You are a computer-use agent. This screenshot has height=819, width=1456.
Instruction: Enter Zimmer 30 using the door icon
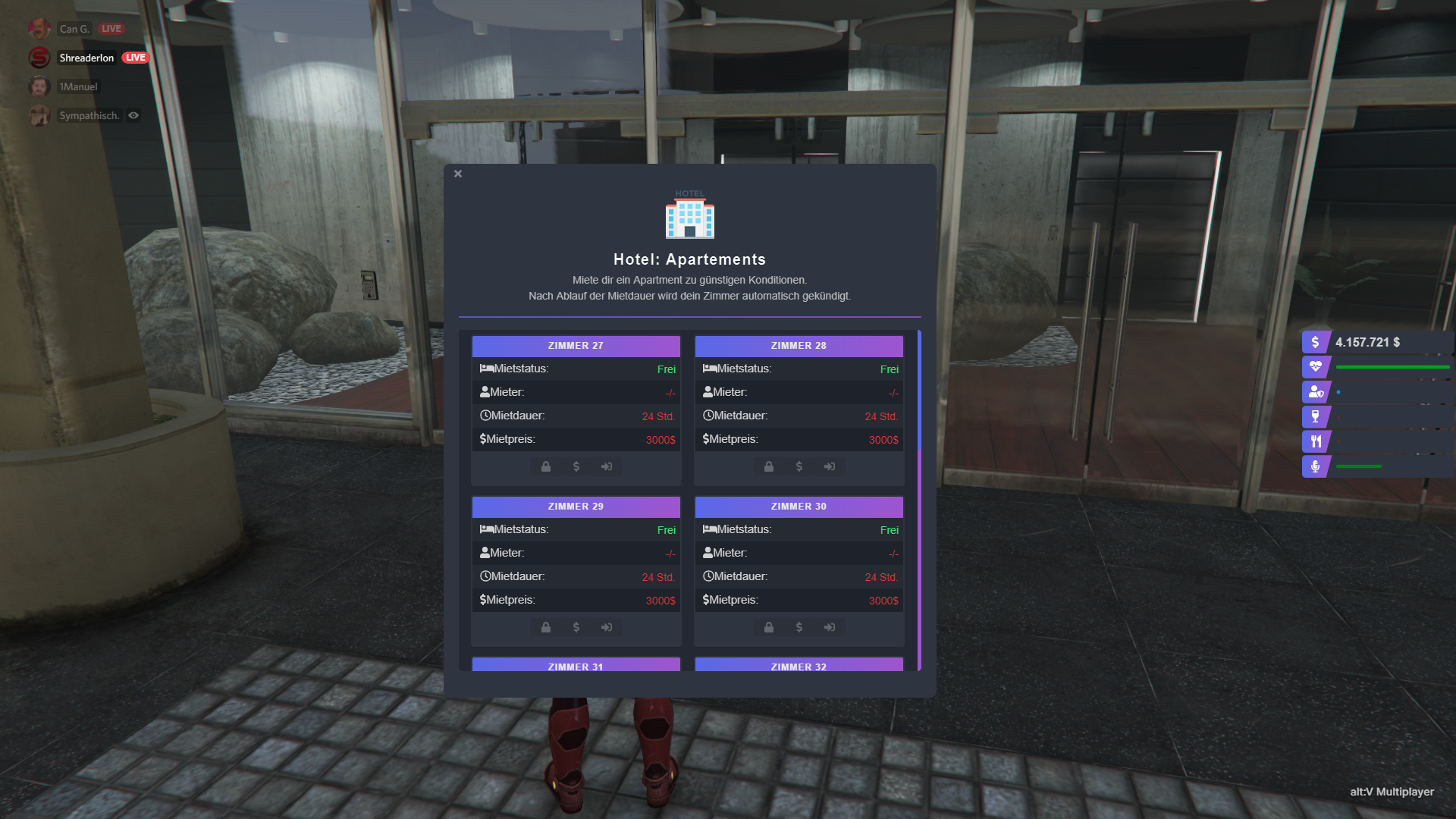point(830,627)
